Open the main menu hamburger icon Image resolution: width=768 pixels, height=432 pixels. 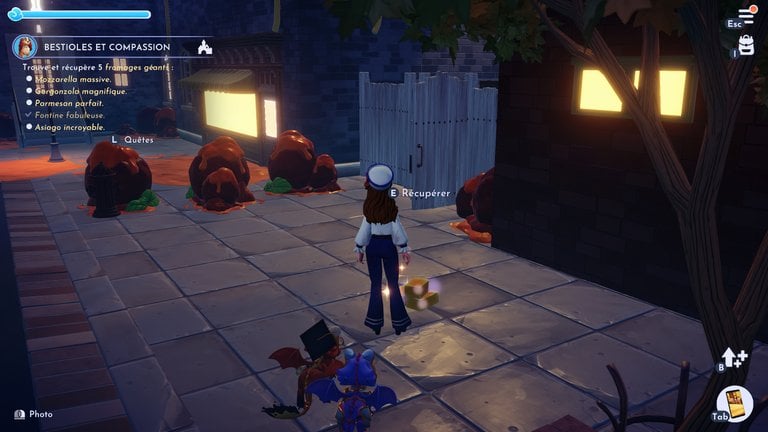746,15
